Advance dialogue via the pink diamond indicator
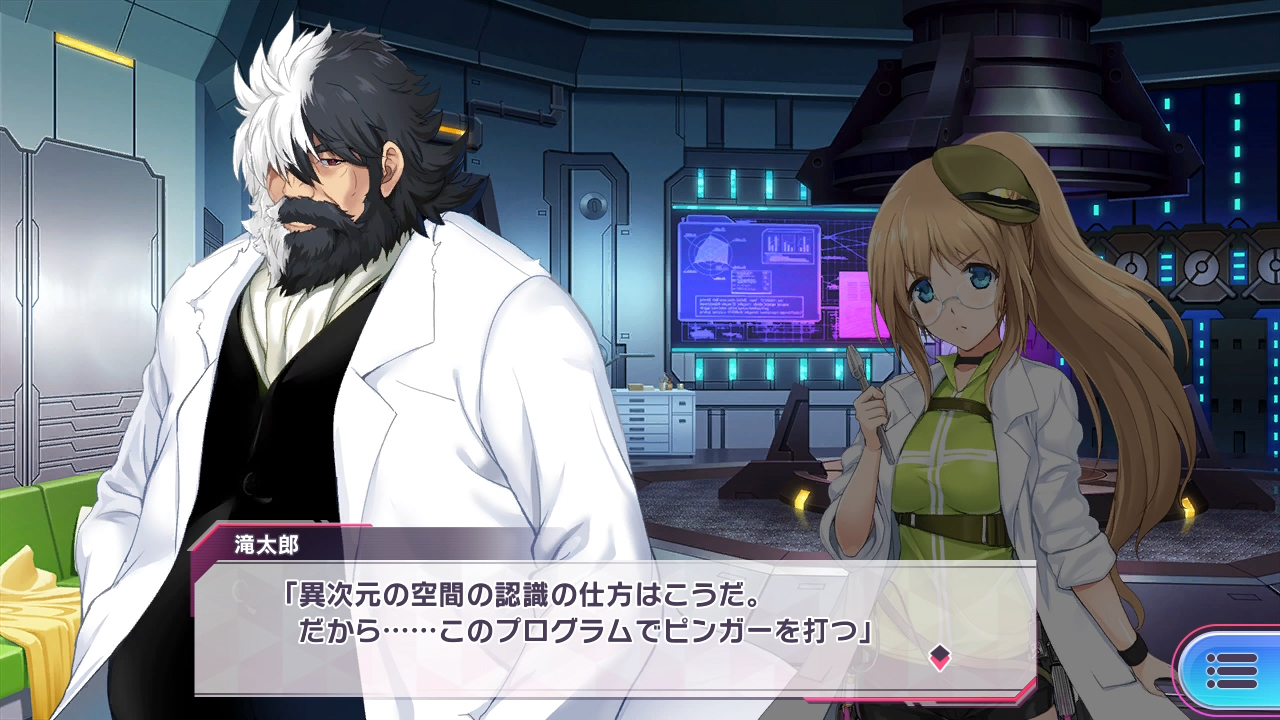The image size is (1280, 720). (939, 657)
